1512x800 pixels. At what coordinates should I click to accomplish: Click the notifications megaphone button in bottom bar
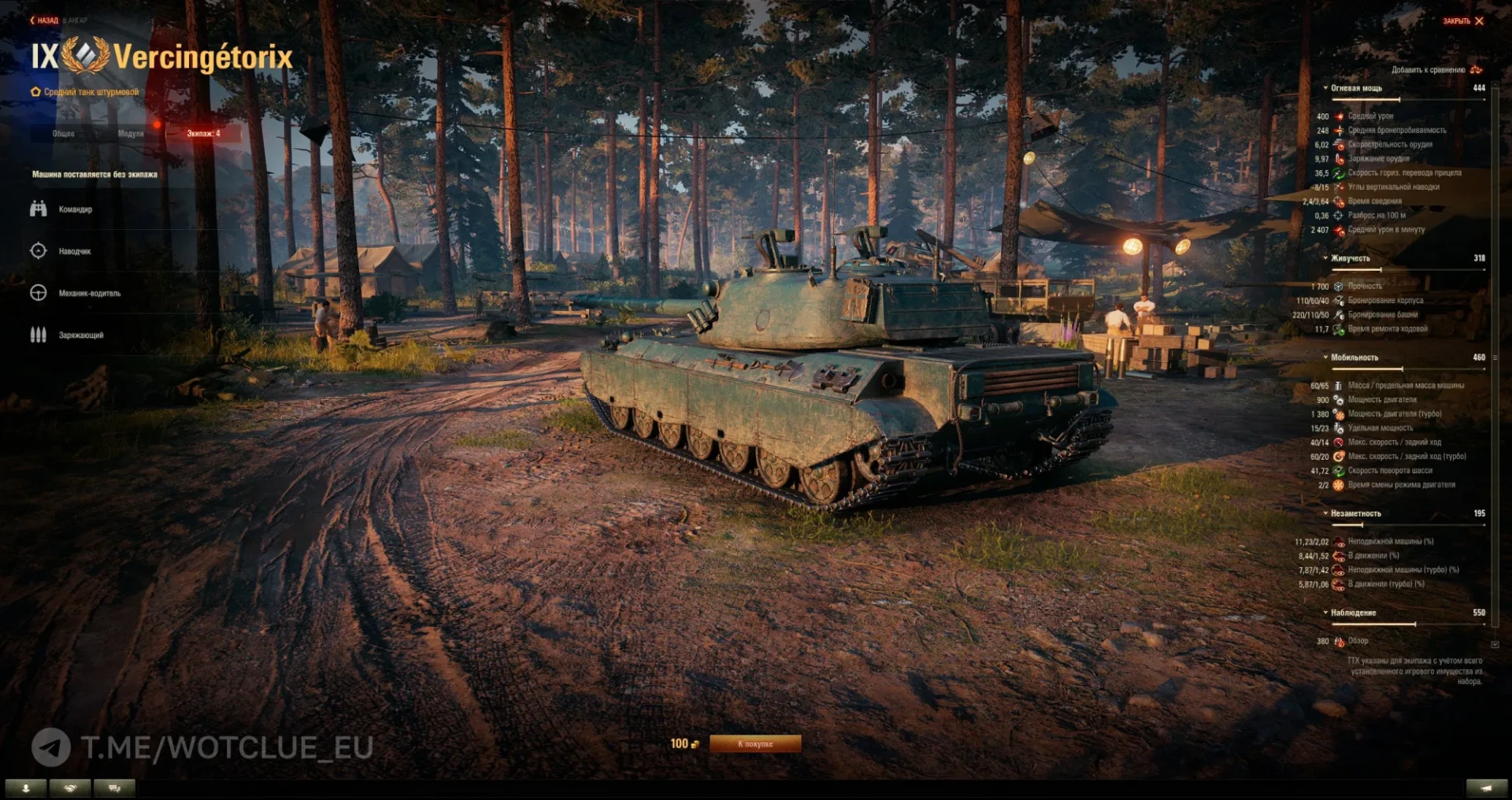coord(1487,788)
